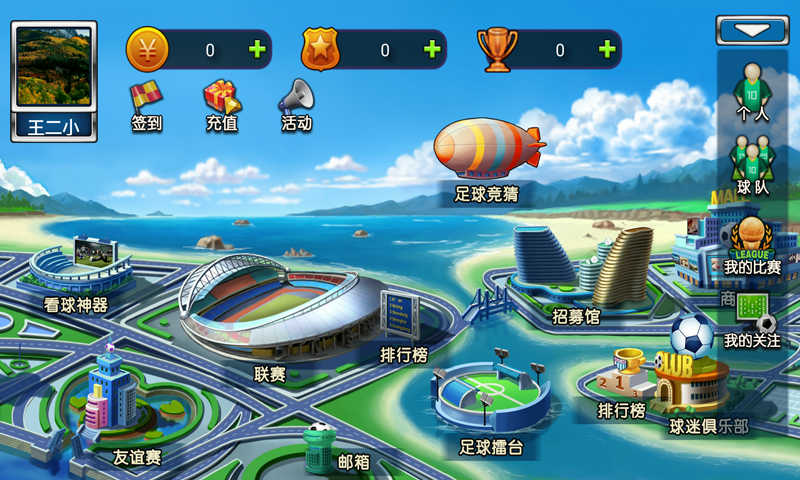The height and width of the screenshot is (480, 800).
Task: Check the 邮箱 mailbox
Action: (x=322, y=450)
